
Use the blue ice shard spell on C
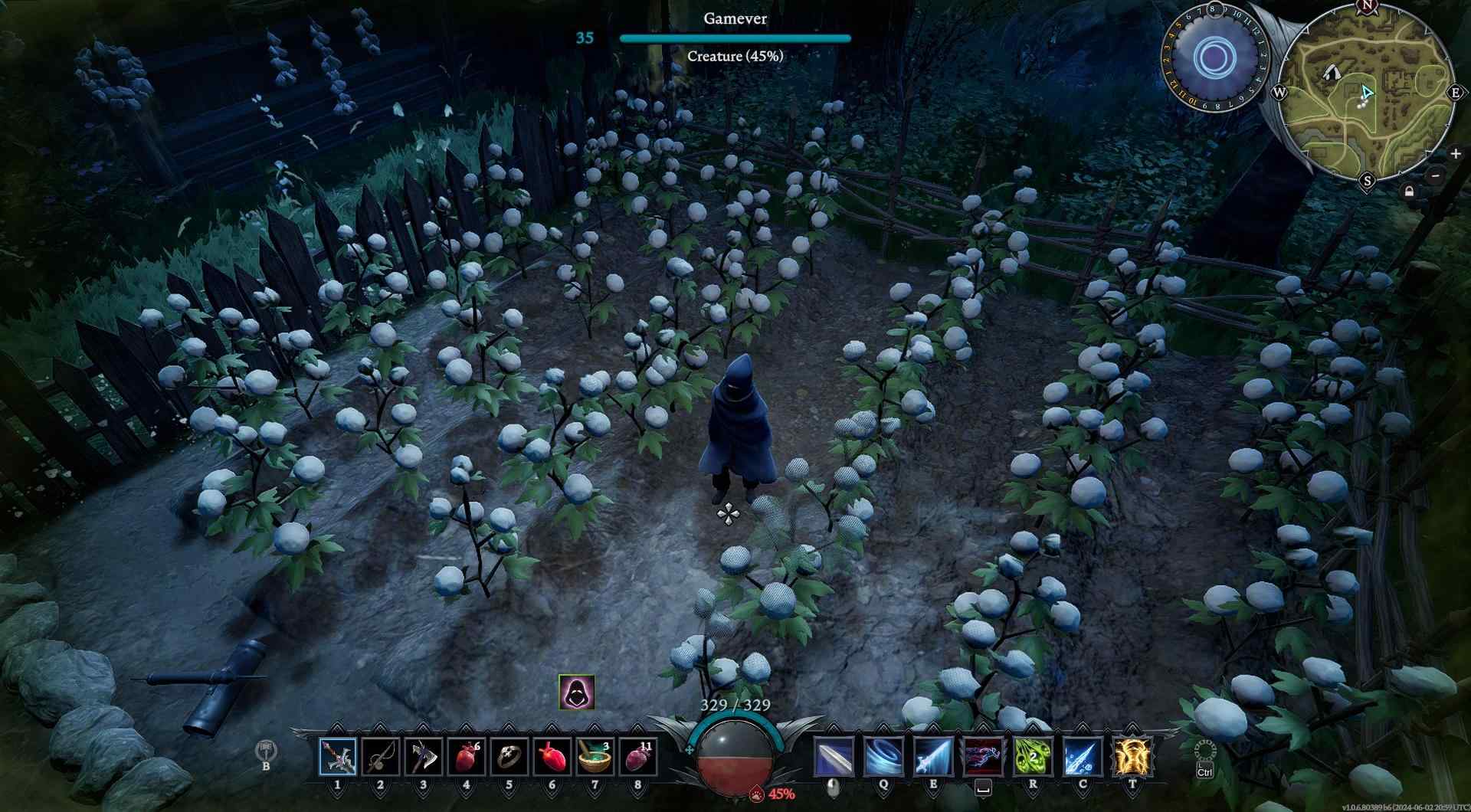click(x=1083, y=757)
